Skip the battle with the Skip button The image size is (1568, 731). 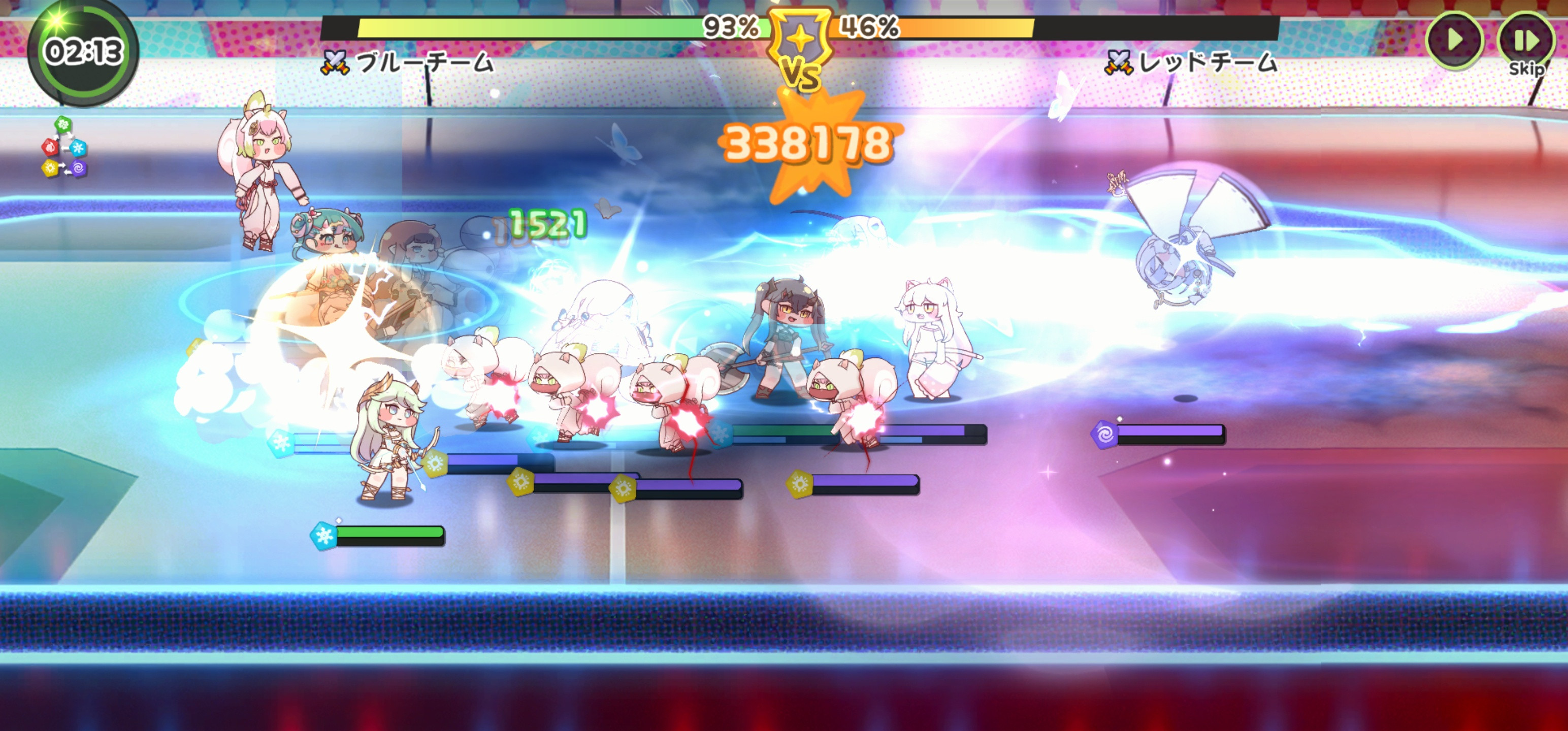1525,44
